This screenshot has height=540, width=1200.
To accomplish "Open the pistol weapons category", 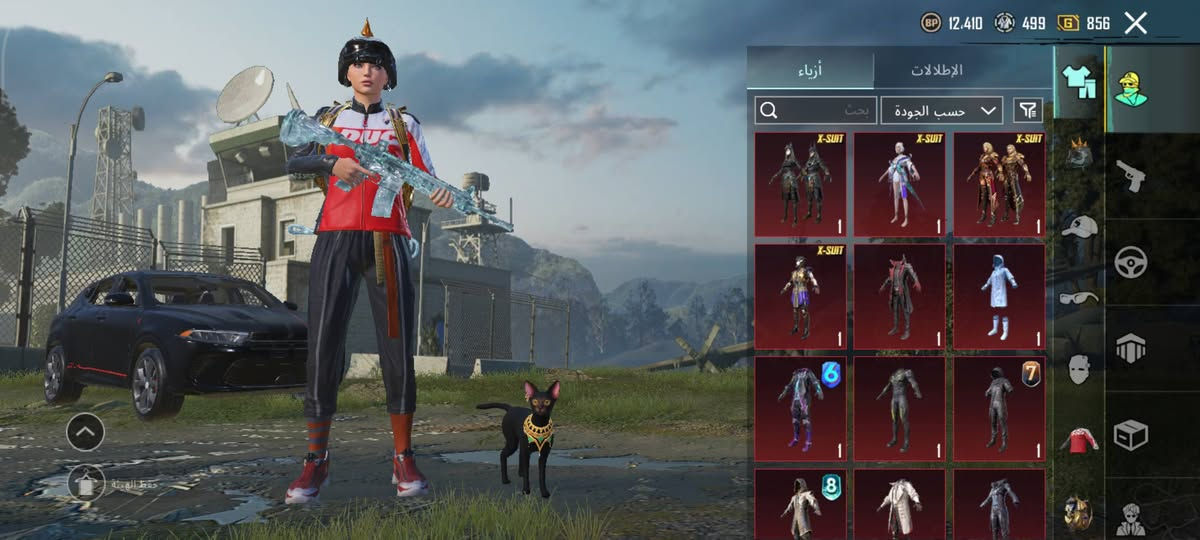I will click(x=1131, y=176).
